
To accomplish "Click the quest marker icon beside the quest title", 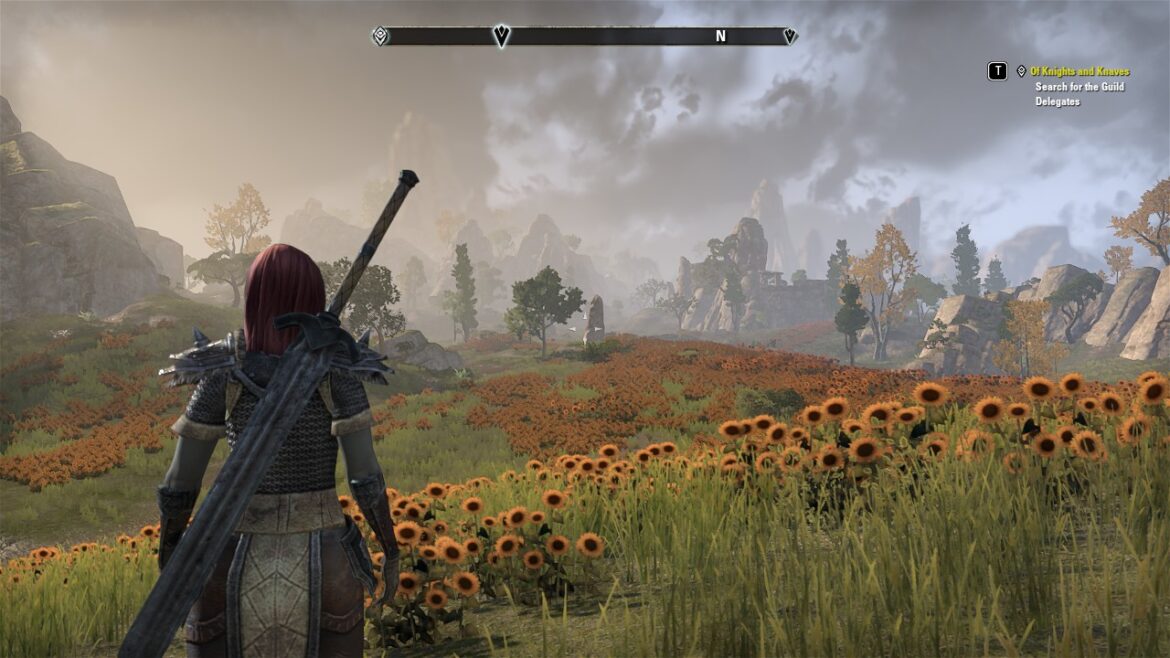I will (1021, 72).
